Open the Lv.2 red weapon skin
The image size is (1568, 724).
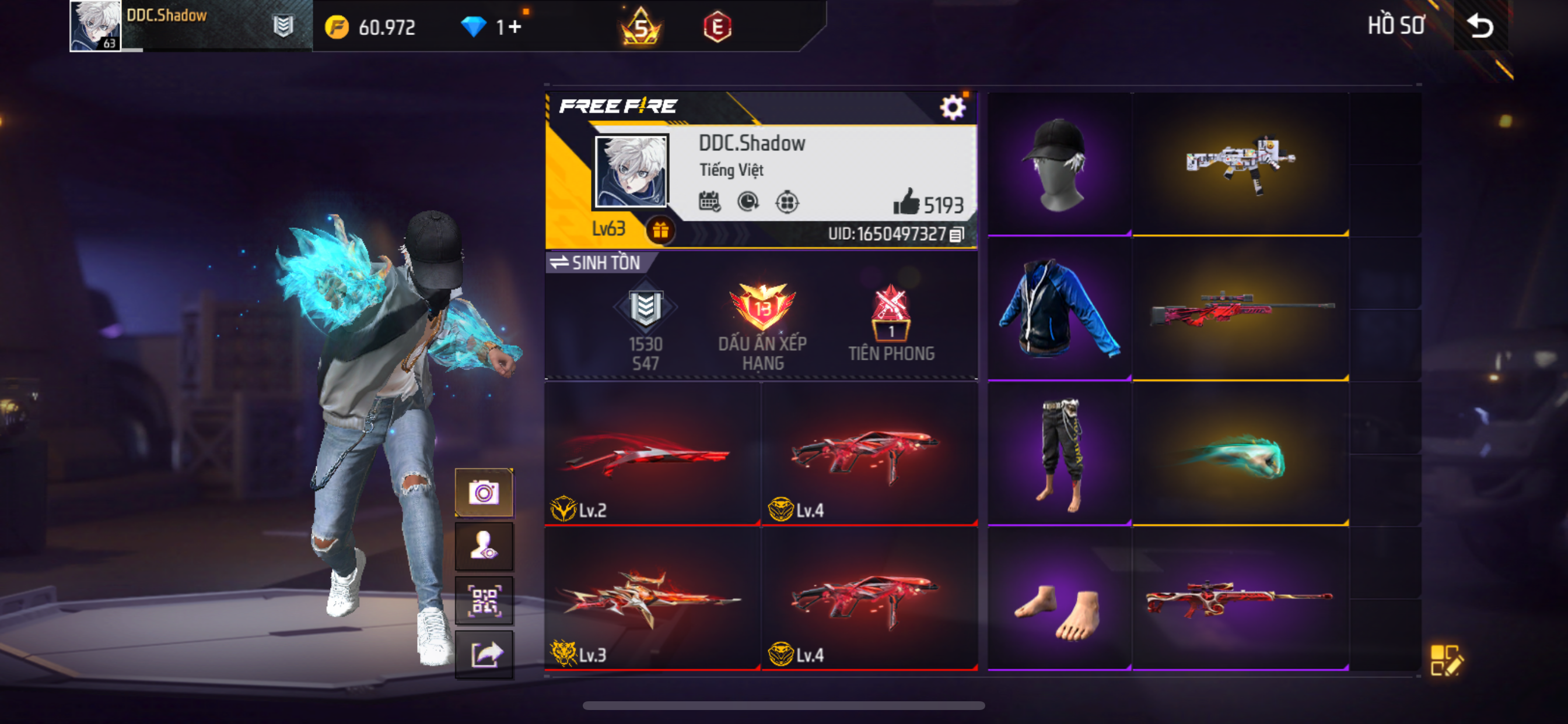652,455
